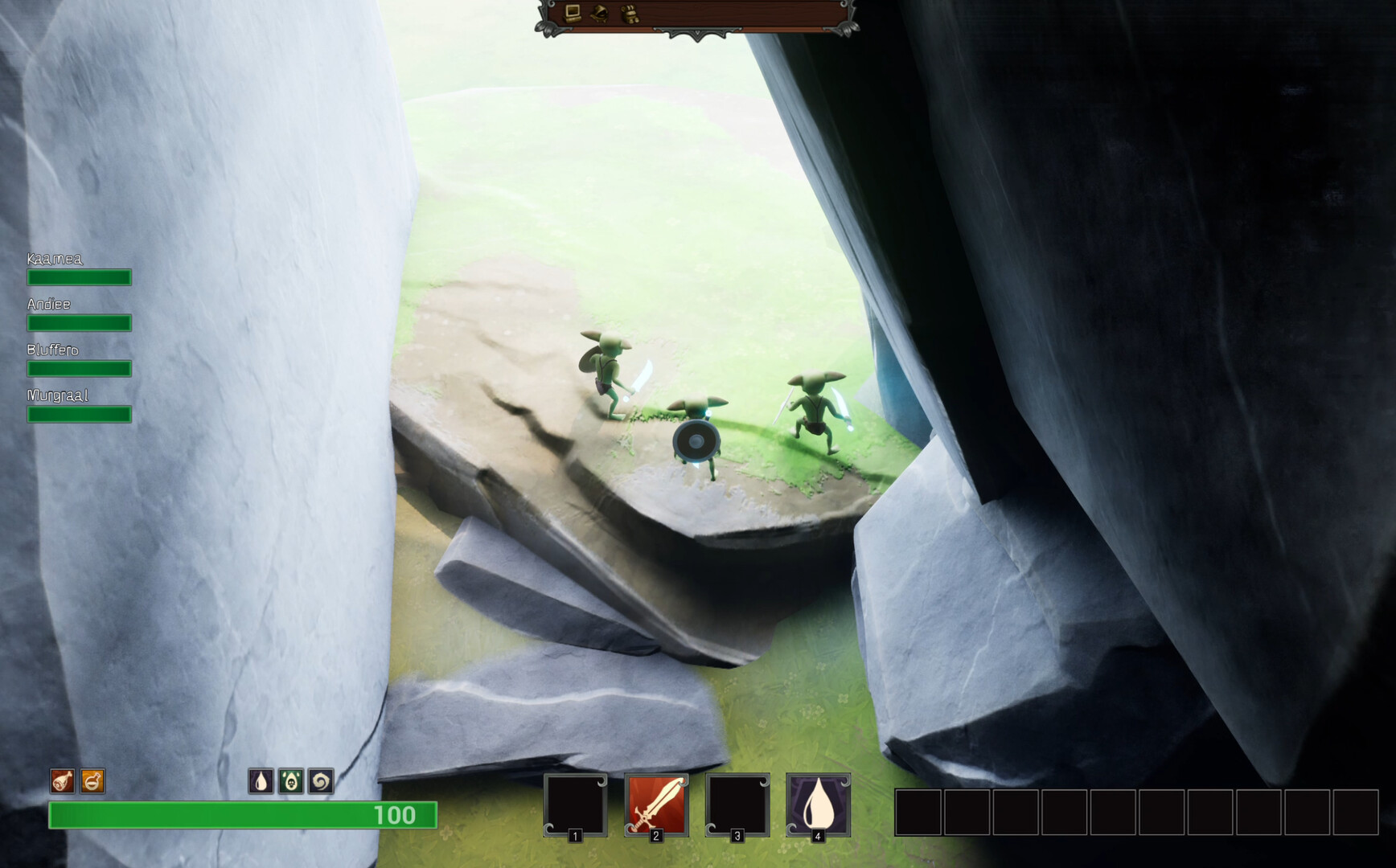Viewport: 1396px width, 868px height.
Task: Select the meat food buff icon
Action: point(61,780)
